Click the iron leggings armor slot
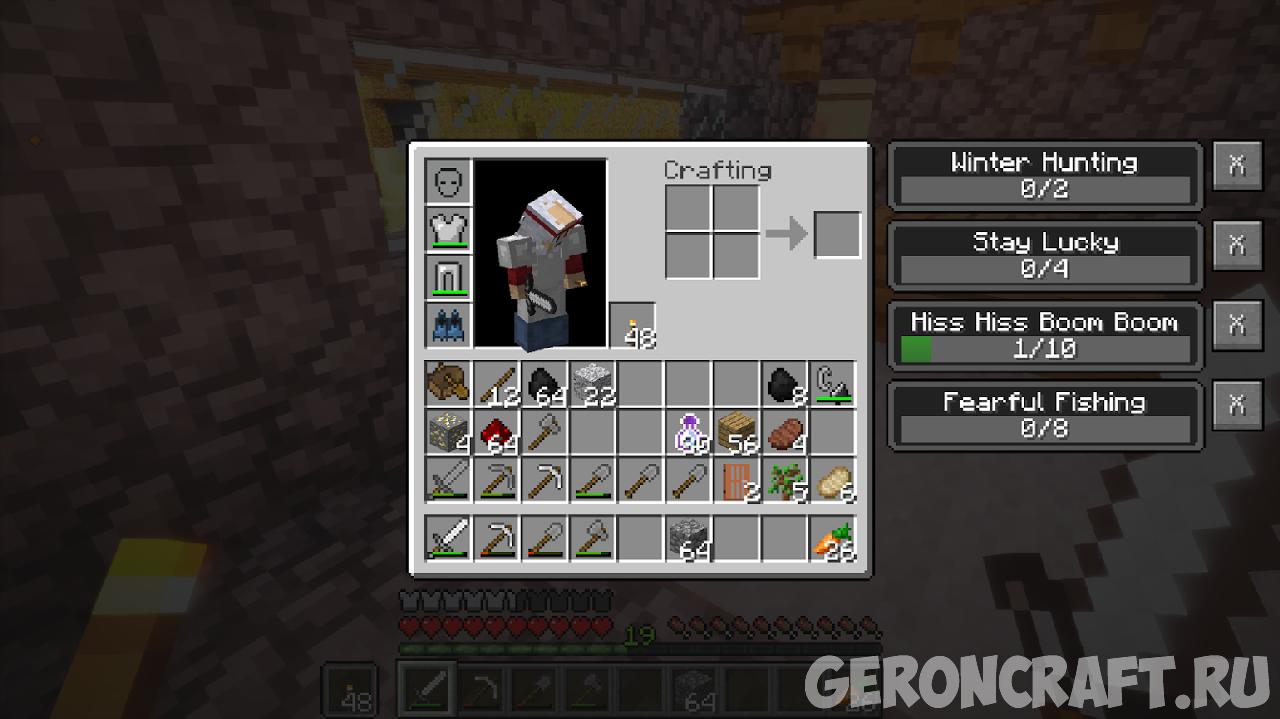The height and width of the screenshot is (719, 1280). (x=448, y=277)
